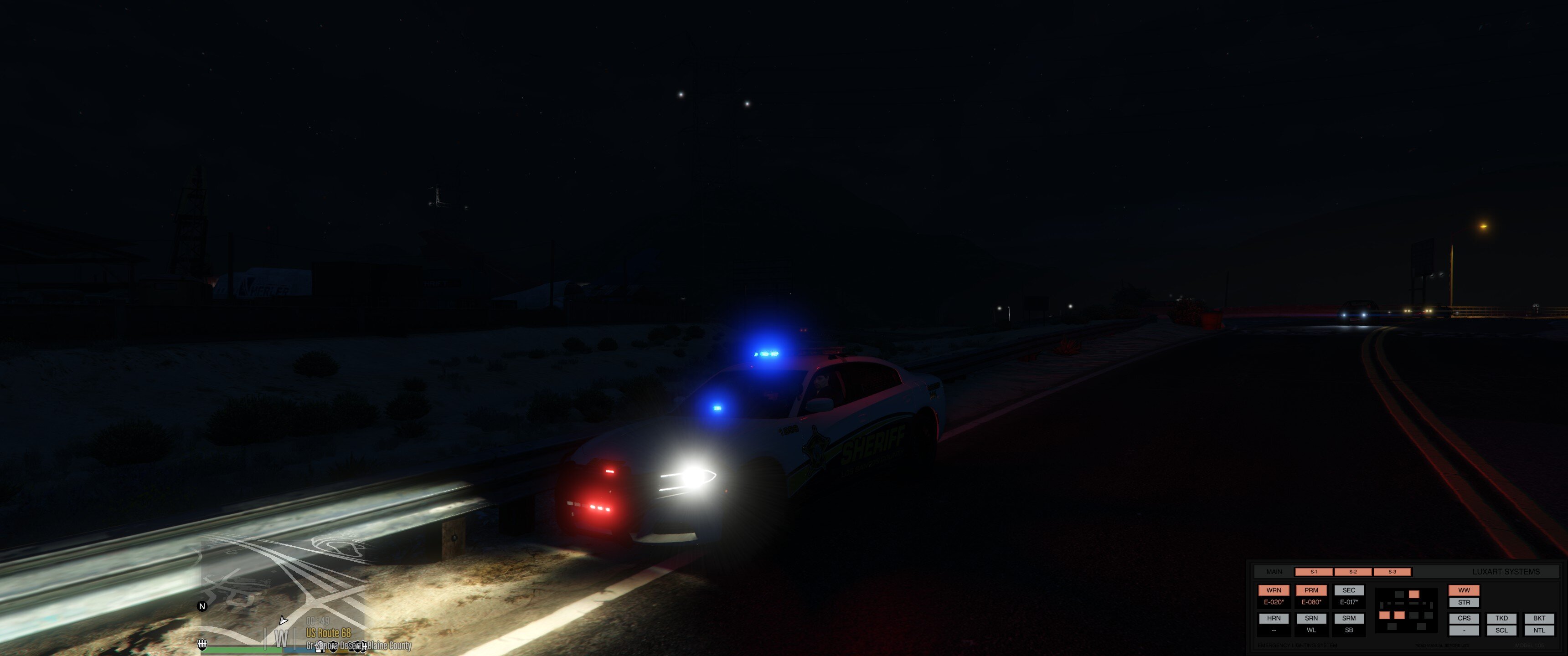Toggle the active WW wail mode
The height and width of the screenshot is (656, 1568).
point(1464,589)
